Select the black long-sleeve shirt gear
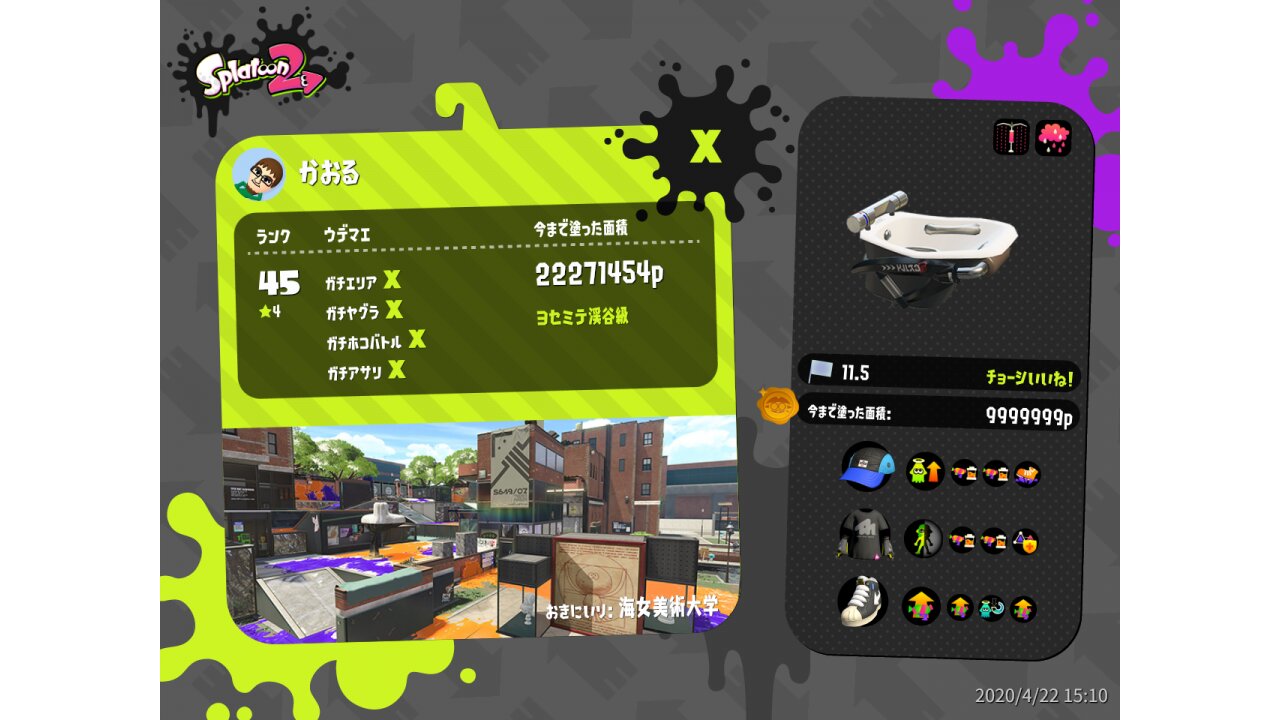Image resolution: width=1280 pixels, height=720 pixels. point(864,538)
